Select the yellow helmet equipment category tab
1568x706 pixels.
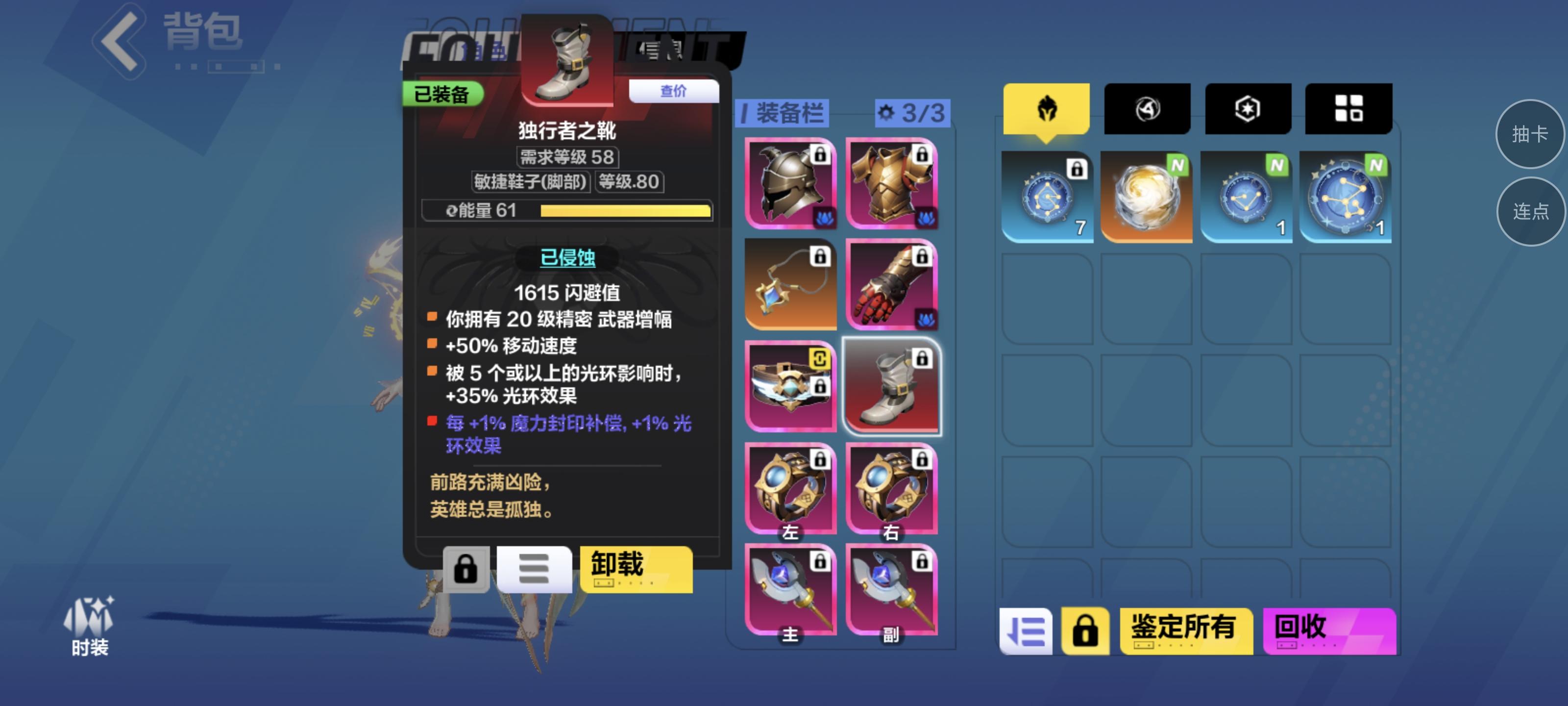(1047, 108)
